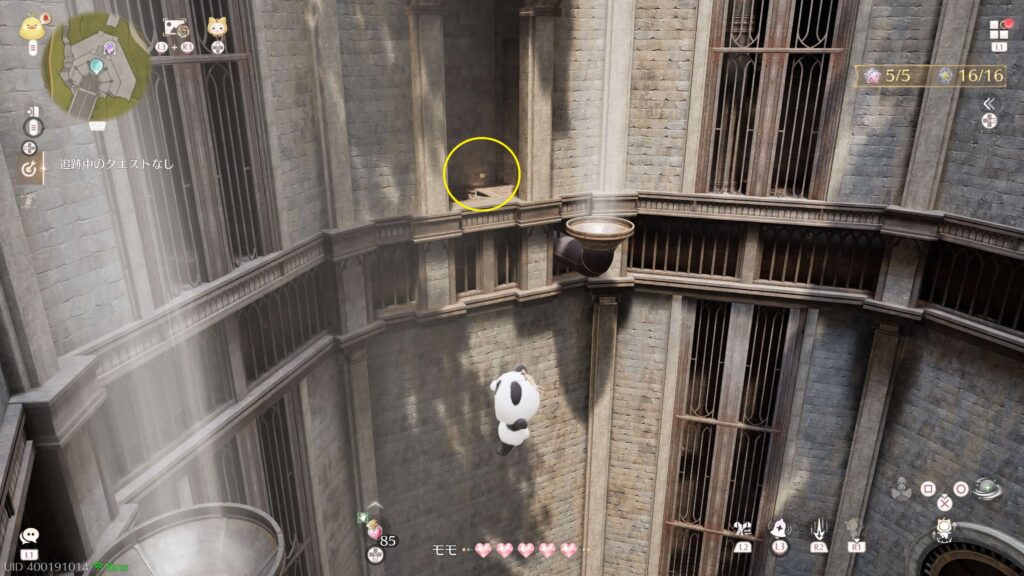Open the top-right red squares menu icon
Screen dimensions: 1024x576
[999, 28]
